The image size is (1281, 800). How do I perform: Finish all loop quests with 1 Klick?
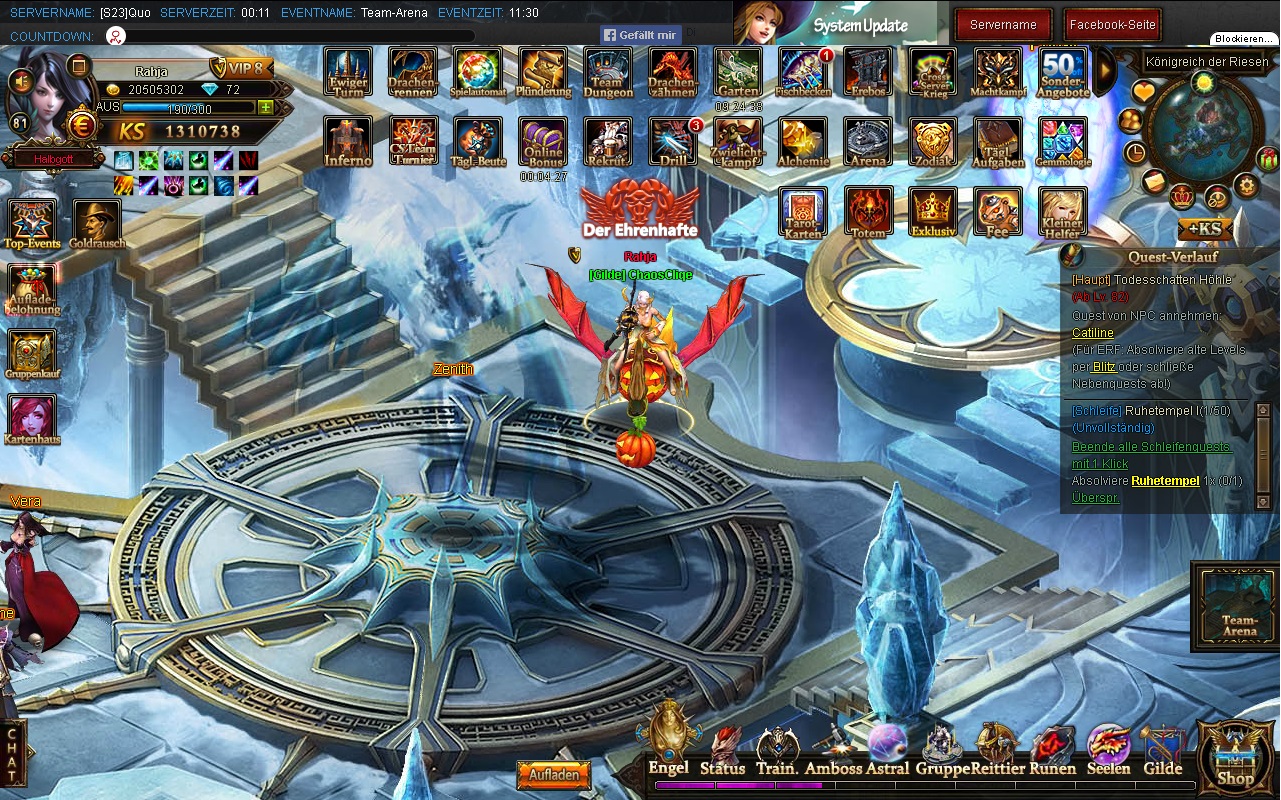pos(1150,455)
